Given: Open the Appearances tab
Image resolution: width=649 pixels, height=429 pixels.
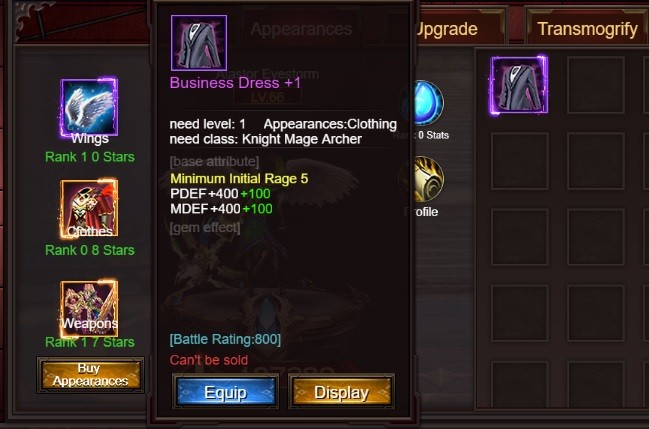Looking at the screenshot, I should coord(301,30).
